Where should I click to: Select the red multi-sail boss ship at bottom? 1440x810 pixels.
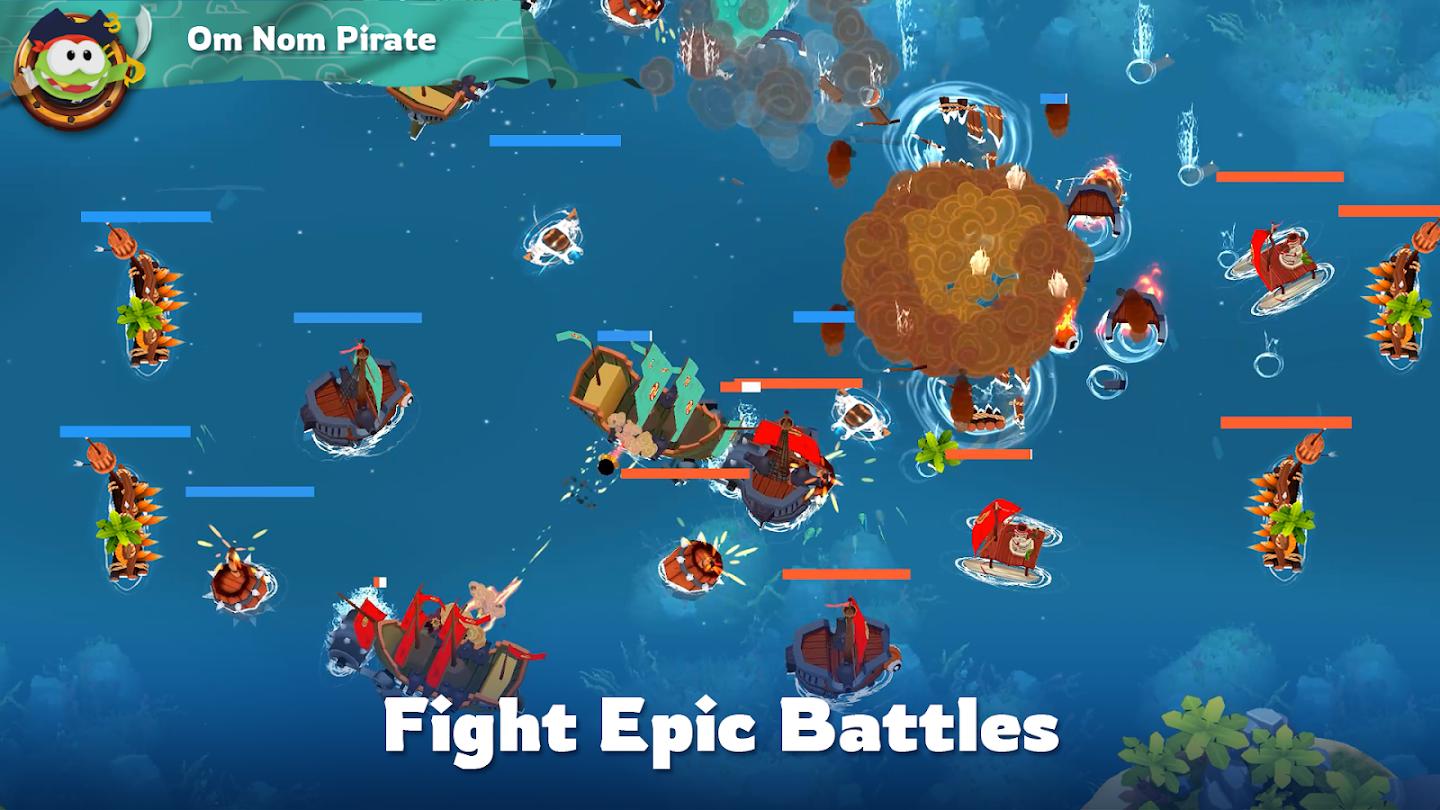430,640
